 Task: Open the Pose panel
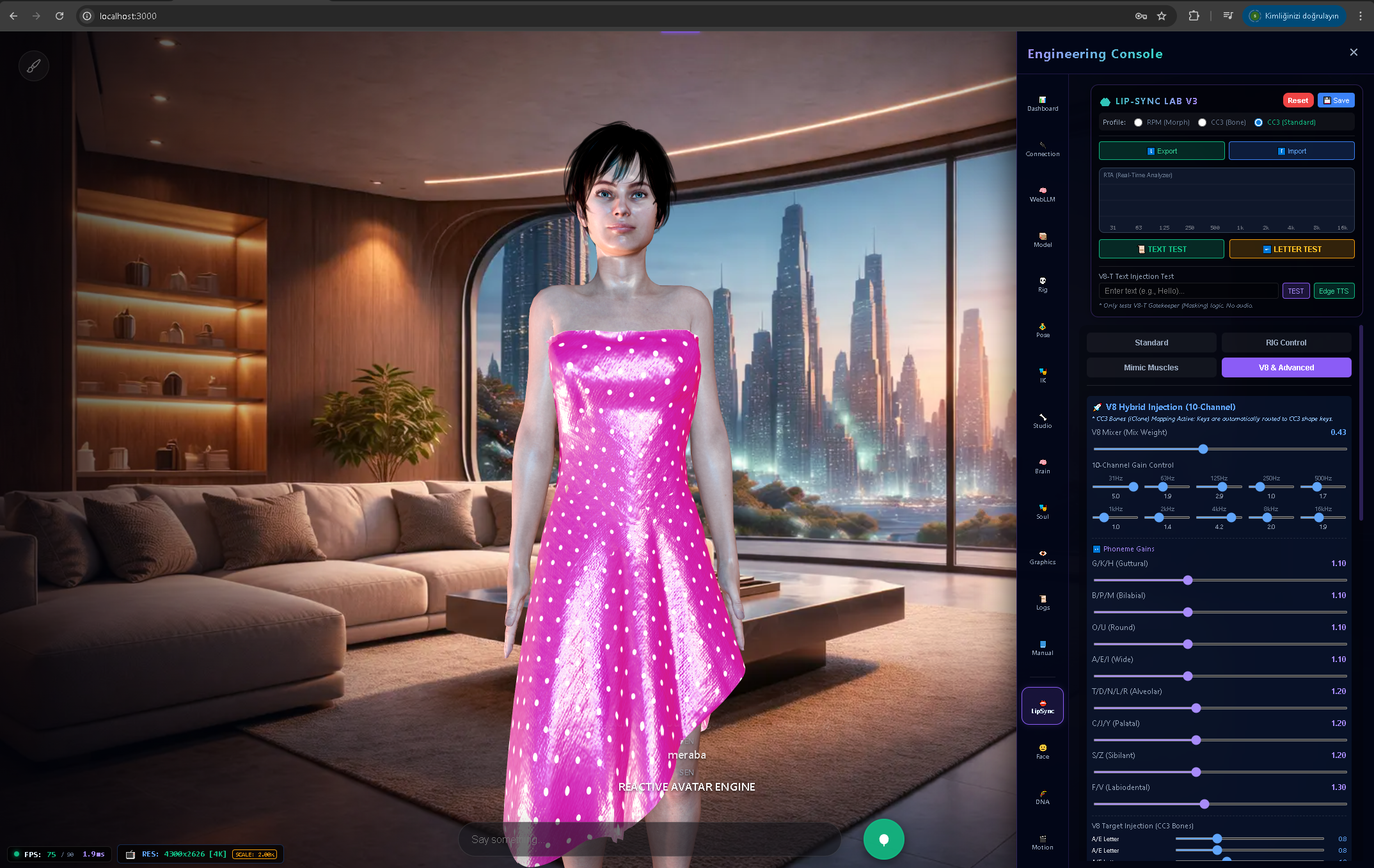point(1043,329)
